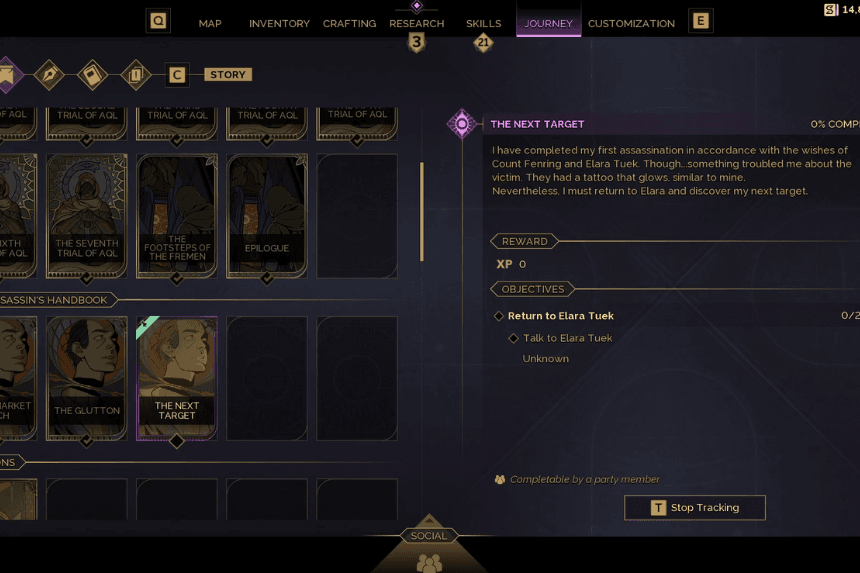This screenshot has width=860, height=573.
Task: Stop tracking The Next Target quest
Action: point(695,508)
